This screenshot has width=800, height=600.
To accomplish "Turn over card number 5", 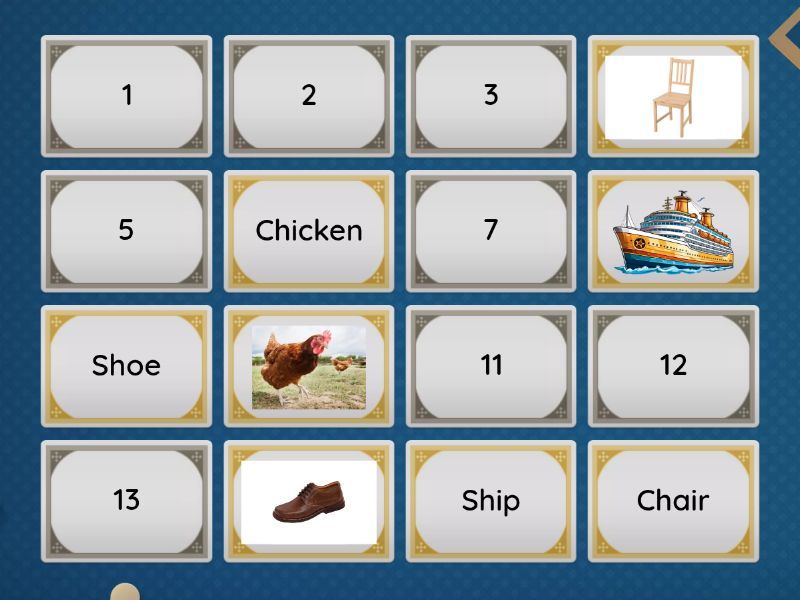I will (x=126, y=231).
